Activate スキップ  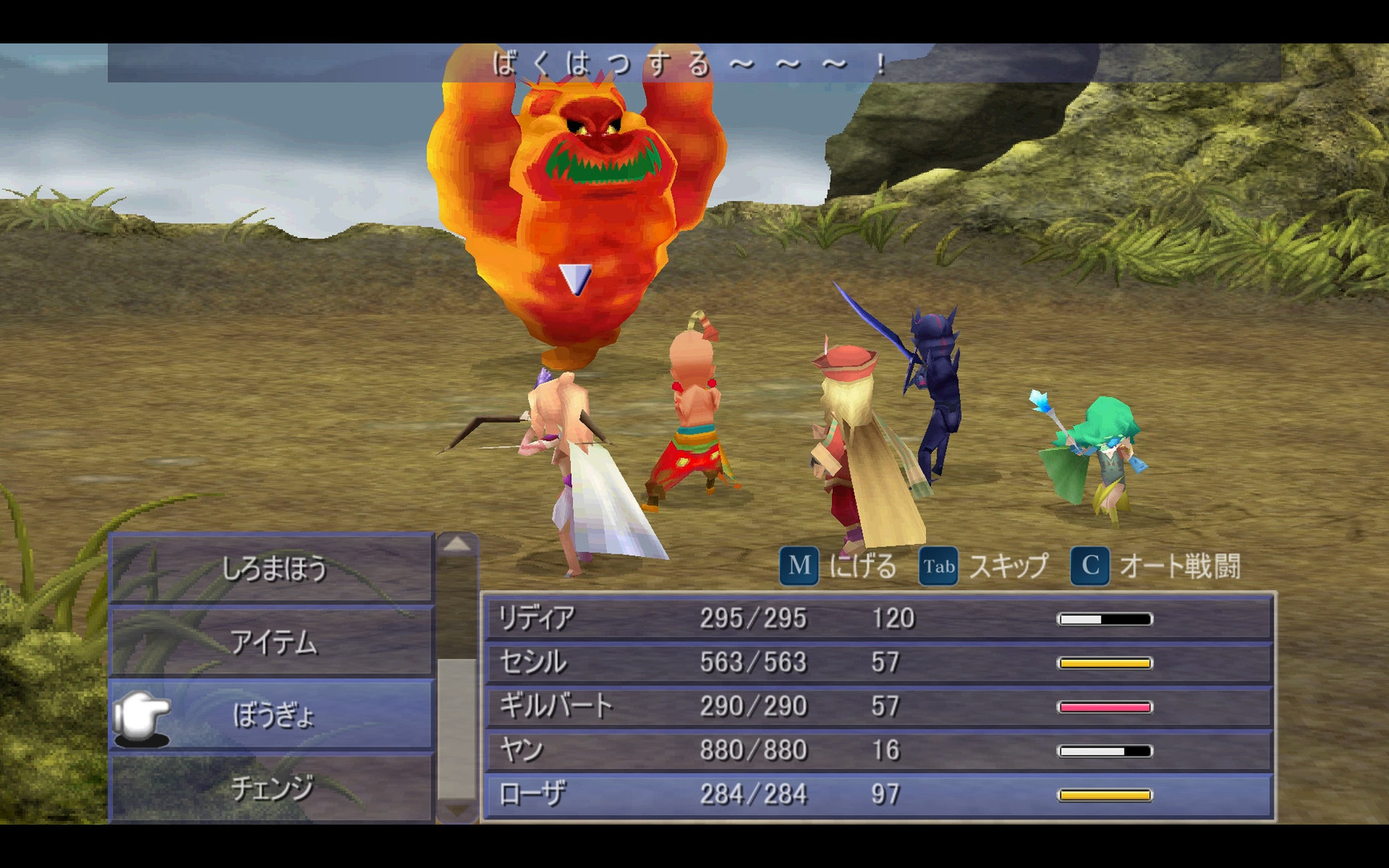(x=1007, y=566)
